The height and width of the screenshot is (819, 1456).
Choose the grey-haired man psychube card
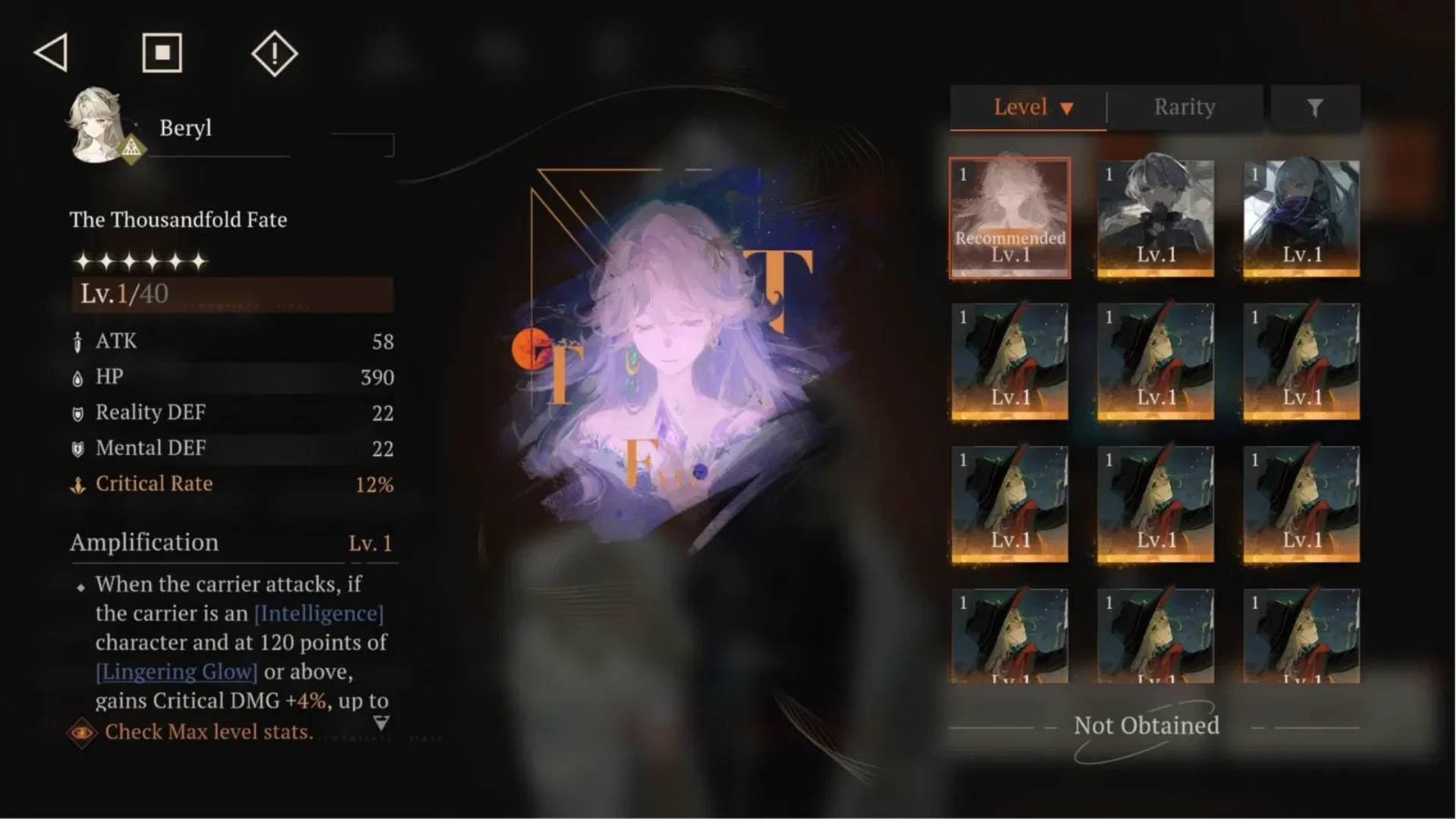tap(1156, 218)
